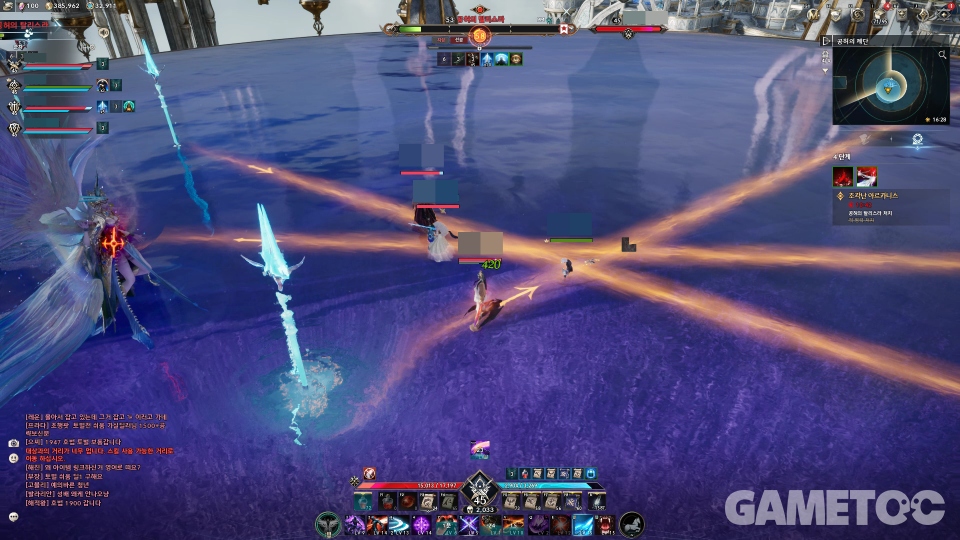
Task: Collapse the minimap with the arrow toggle
Action: pos(826,41)
